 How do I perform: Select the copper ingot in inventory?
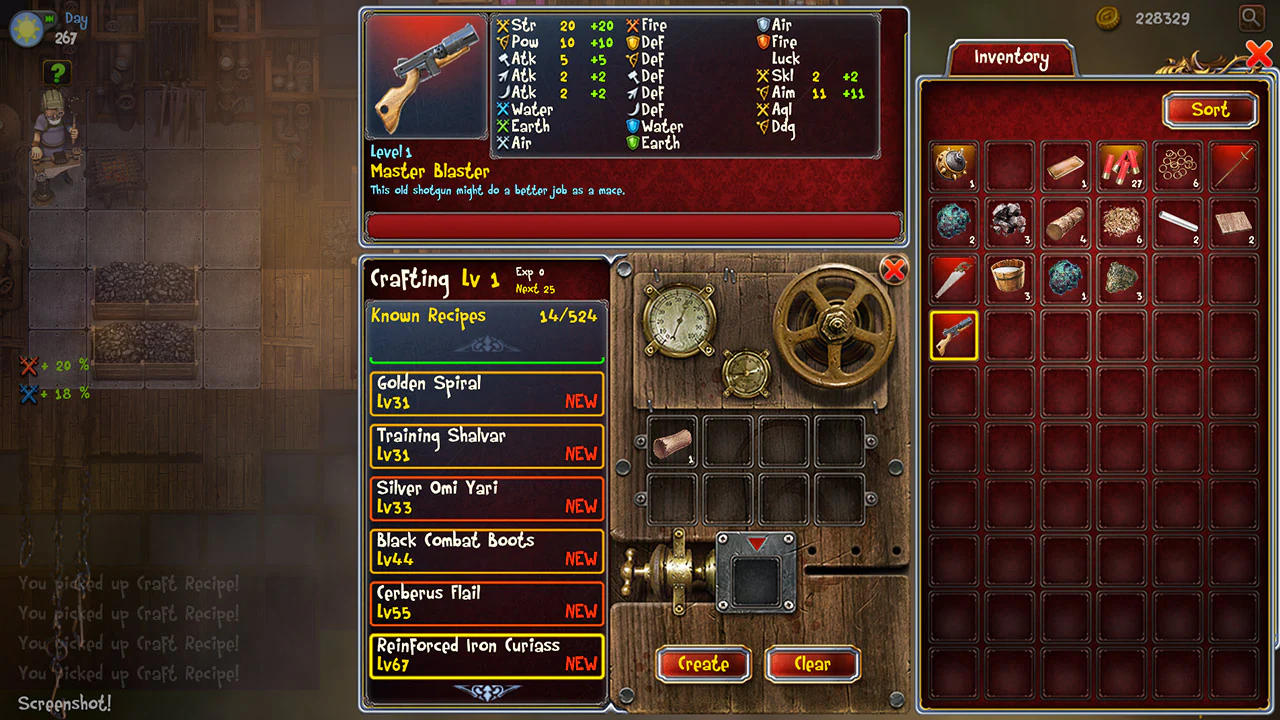(1065, 167)
